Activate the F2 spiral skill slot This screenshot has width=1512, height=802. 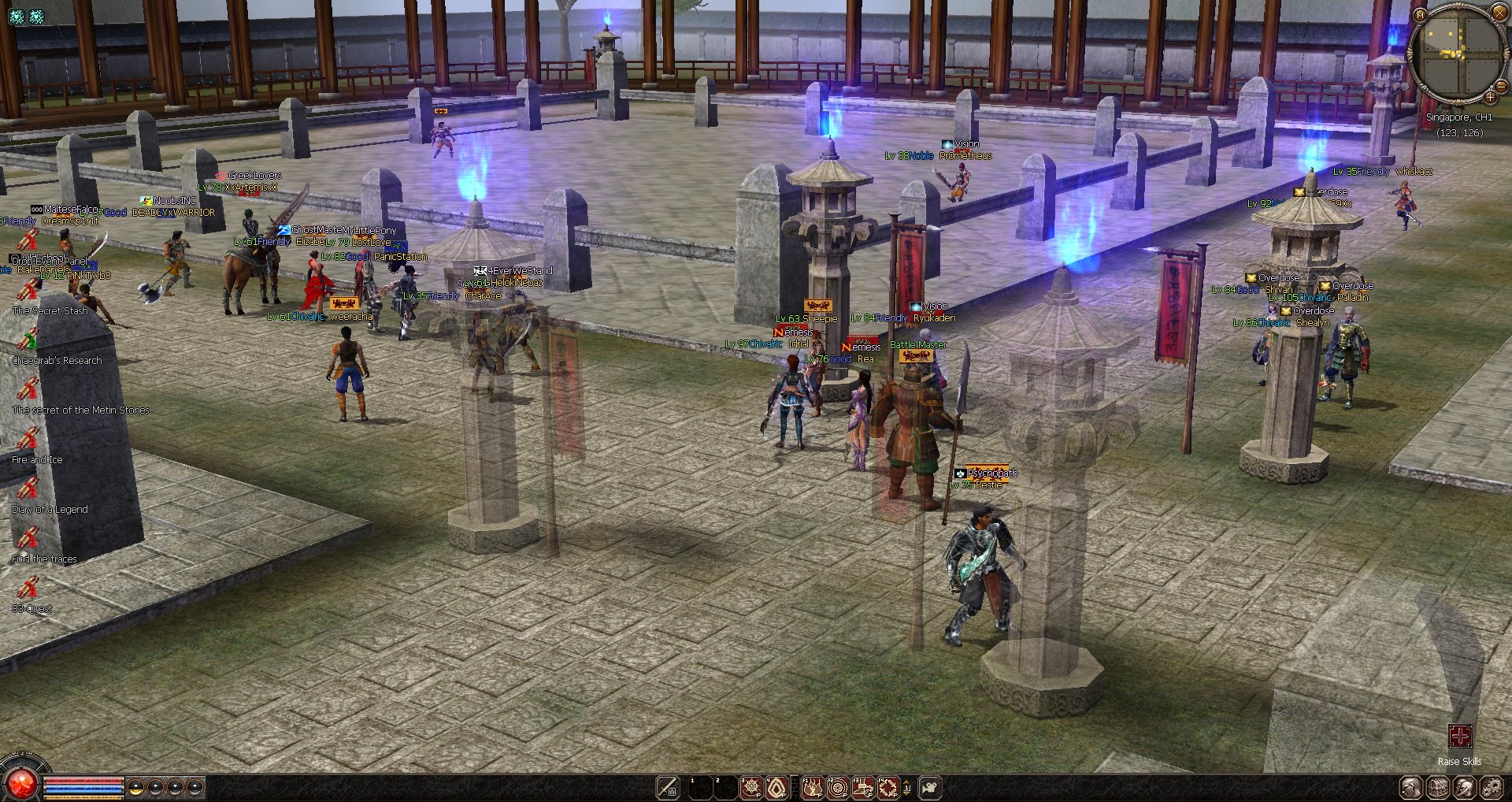(x=837, y=787)
